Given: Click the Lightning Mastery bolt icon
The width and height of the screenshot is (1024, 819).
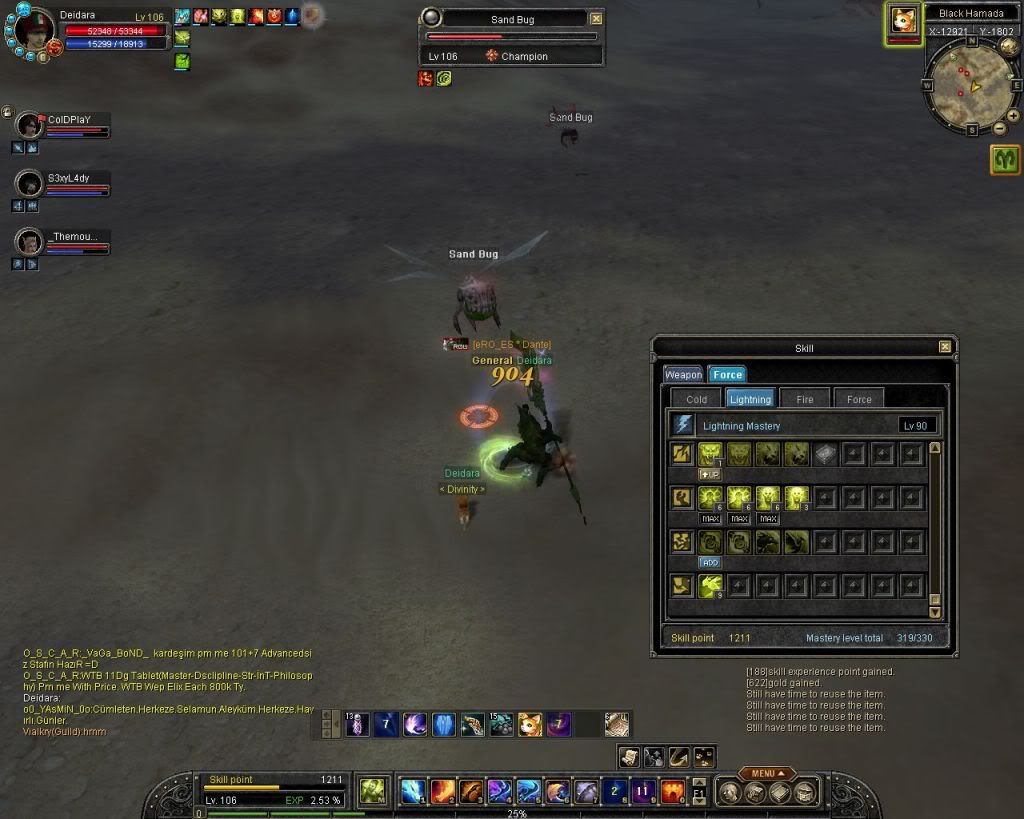Looking at the screenshot, I should (x=683, y=425).
